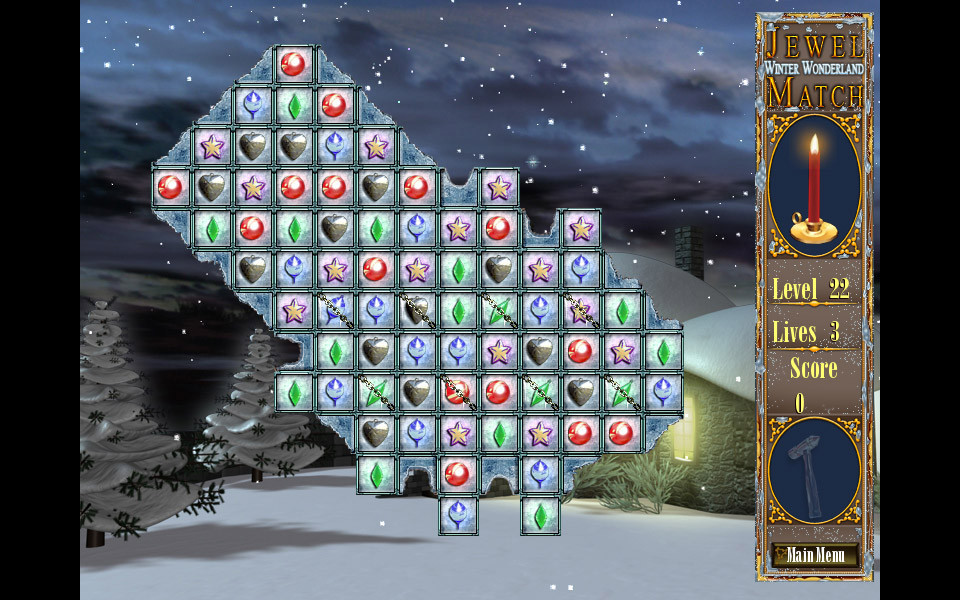Select the red orb tile at the board's far-left edge
This screenshot has width=960, height=600.
point(170,187)
